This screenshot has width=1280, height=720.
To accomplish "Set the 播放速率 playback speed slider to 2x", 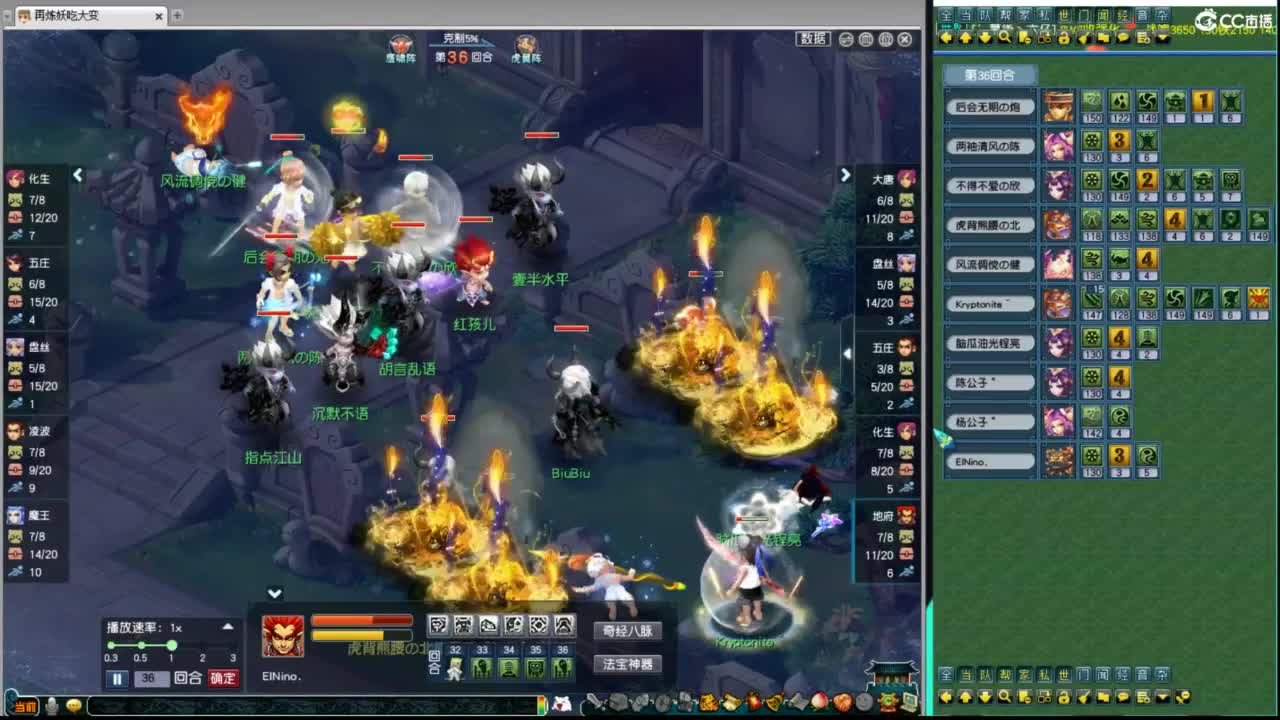I will click(204, 646).
